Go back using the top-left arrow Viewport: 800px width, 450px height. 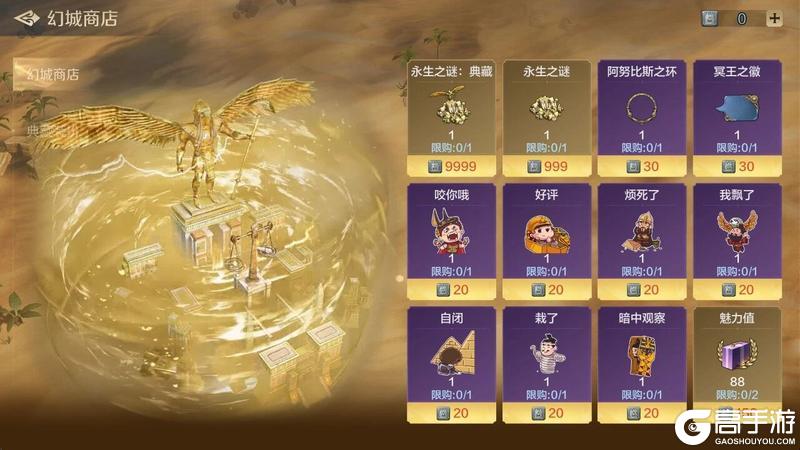click(x=26, y=18)
